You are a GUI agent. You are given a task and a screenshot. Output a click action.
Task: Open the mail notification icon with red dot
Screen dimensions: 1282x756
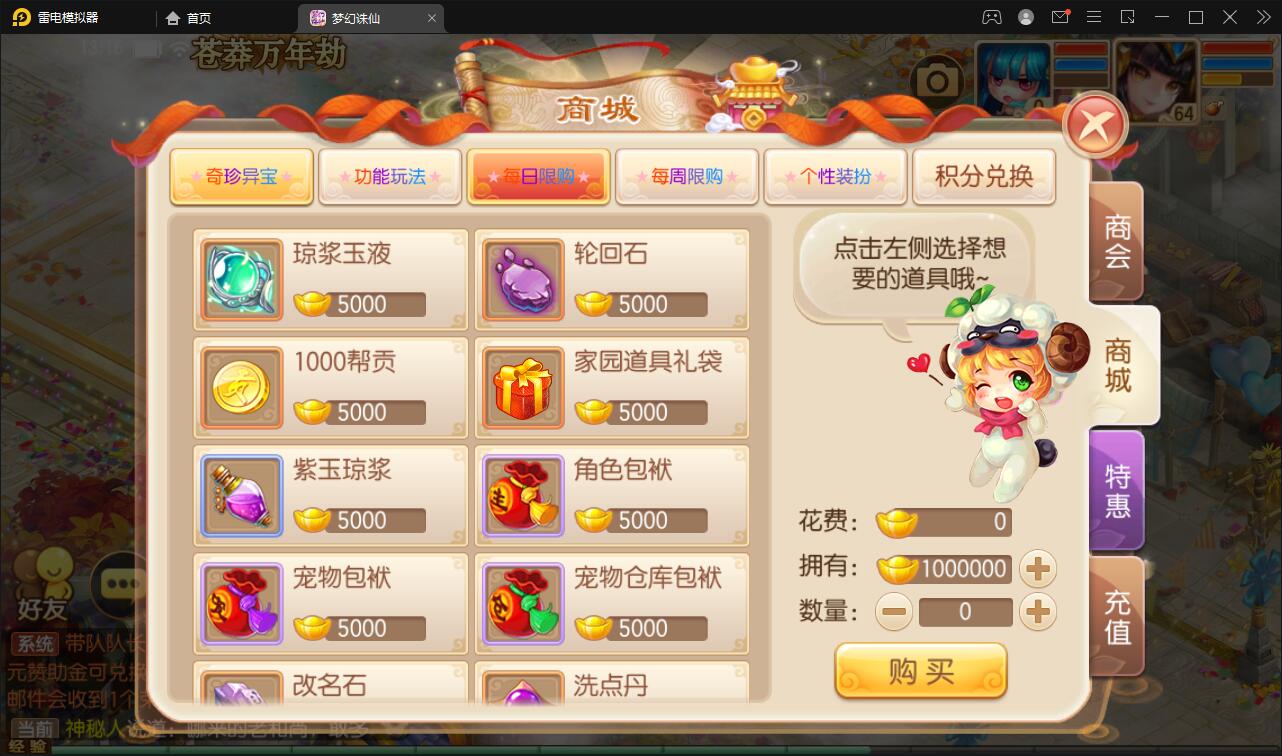pyautogui.click(x=1060, y=17)
